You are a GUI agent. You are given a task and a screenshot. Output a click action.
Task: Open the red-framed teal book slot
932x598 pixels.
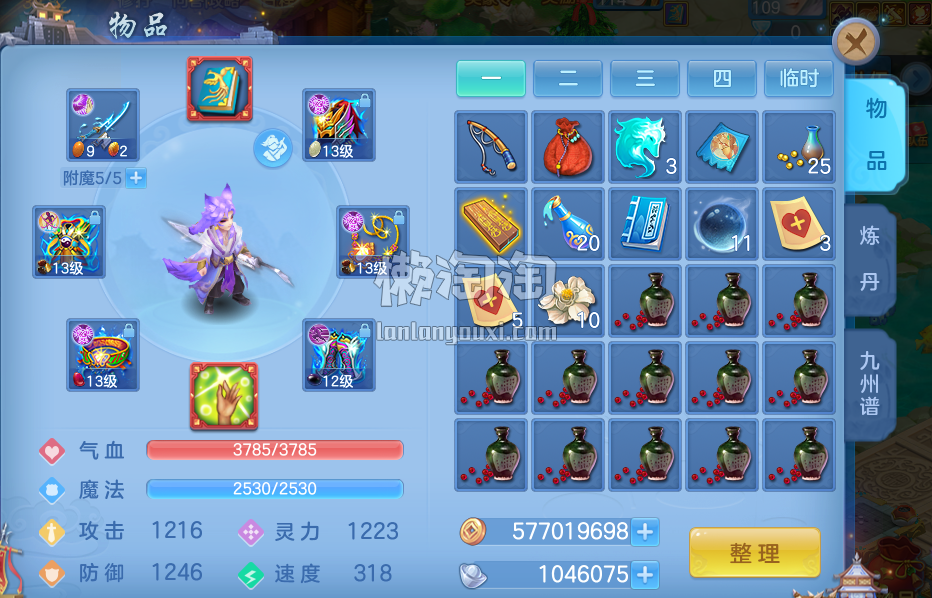click(220, 89)
